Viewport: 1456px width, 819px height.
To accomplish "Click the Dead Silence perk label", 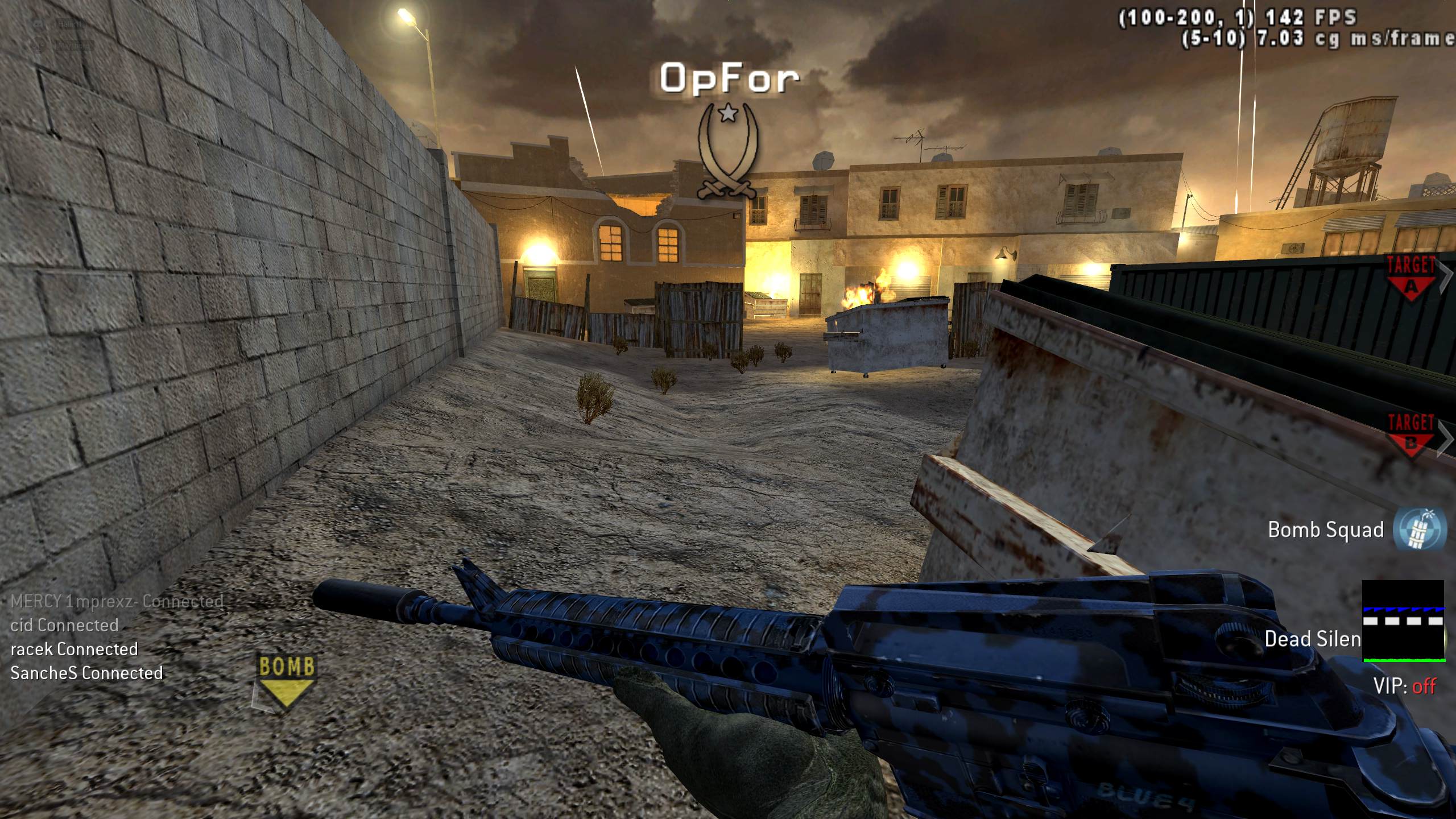I will (1313, 639).
